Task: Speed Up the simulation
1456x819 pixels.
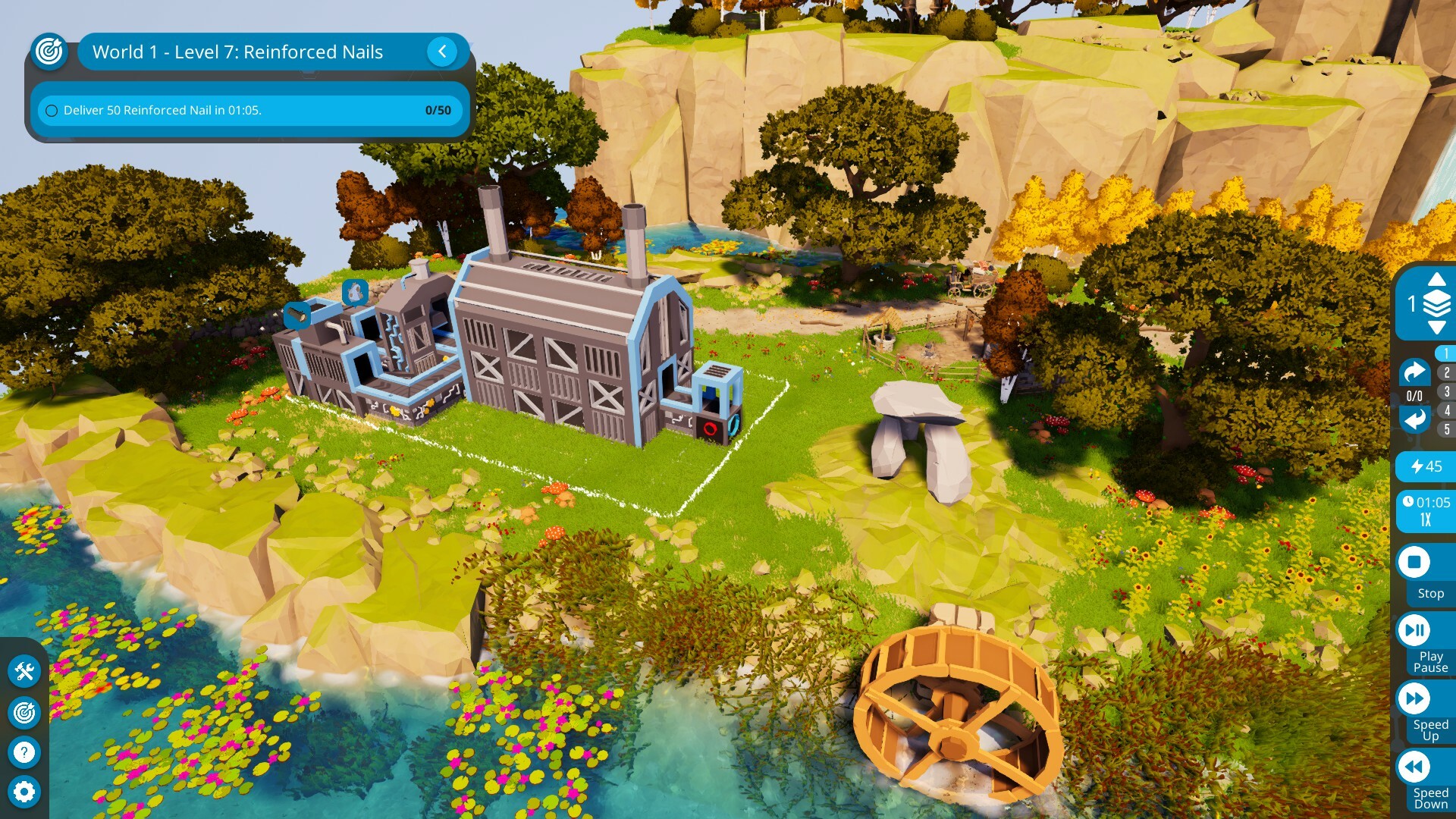Action: pos(1414,698)
